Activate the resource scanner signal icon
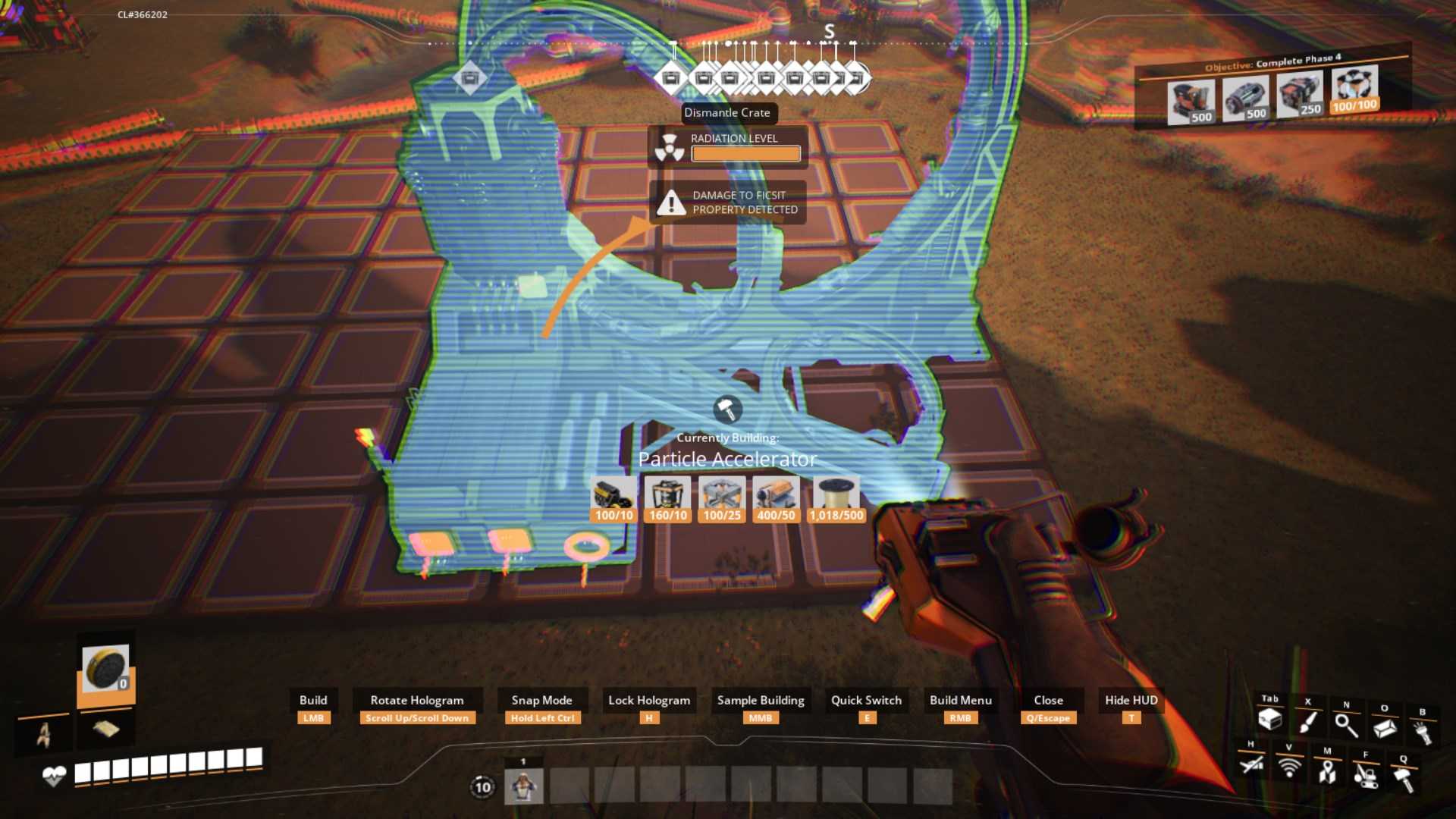This screenshot has height=819, width=1456. click(x=1289, y=767)
